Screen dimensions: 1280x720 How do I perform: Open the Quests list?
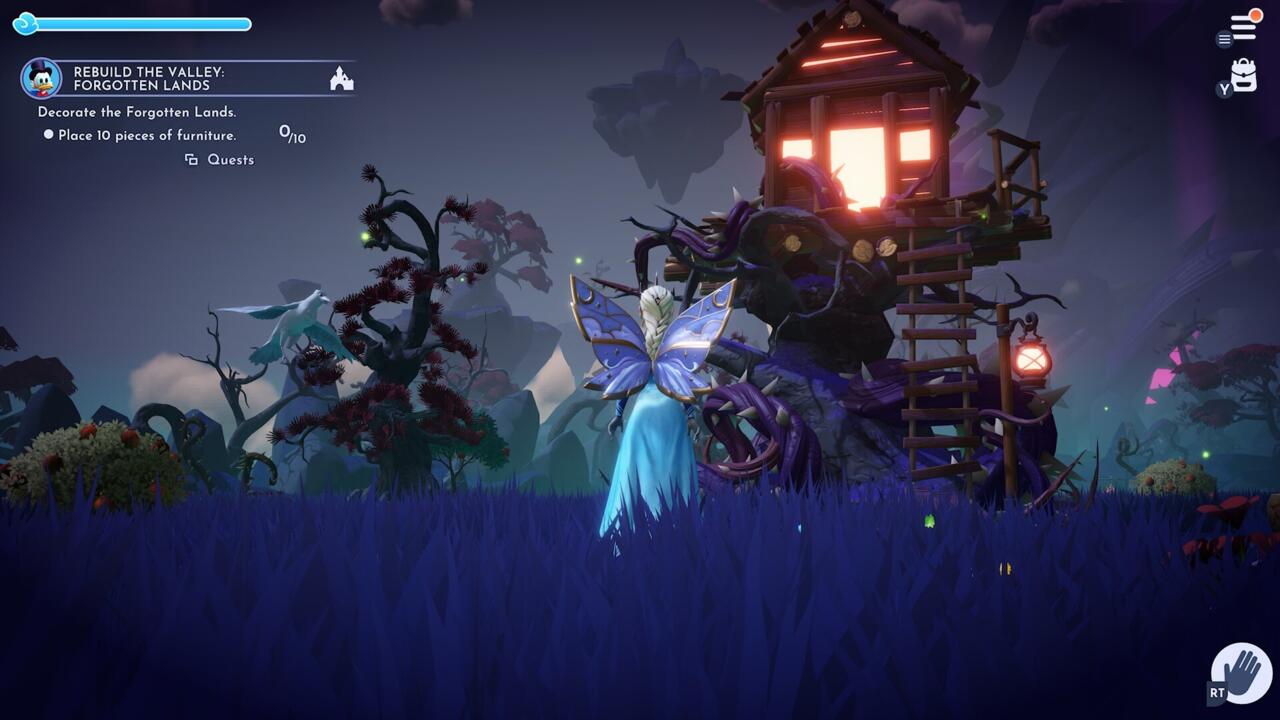point(221,160)
